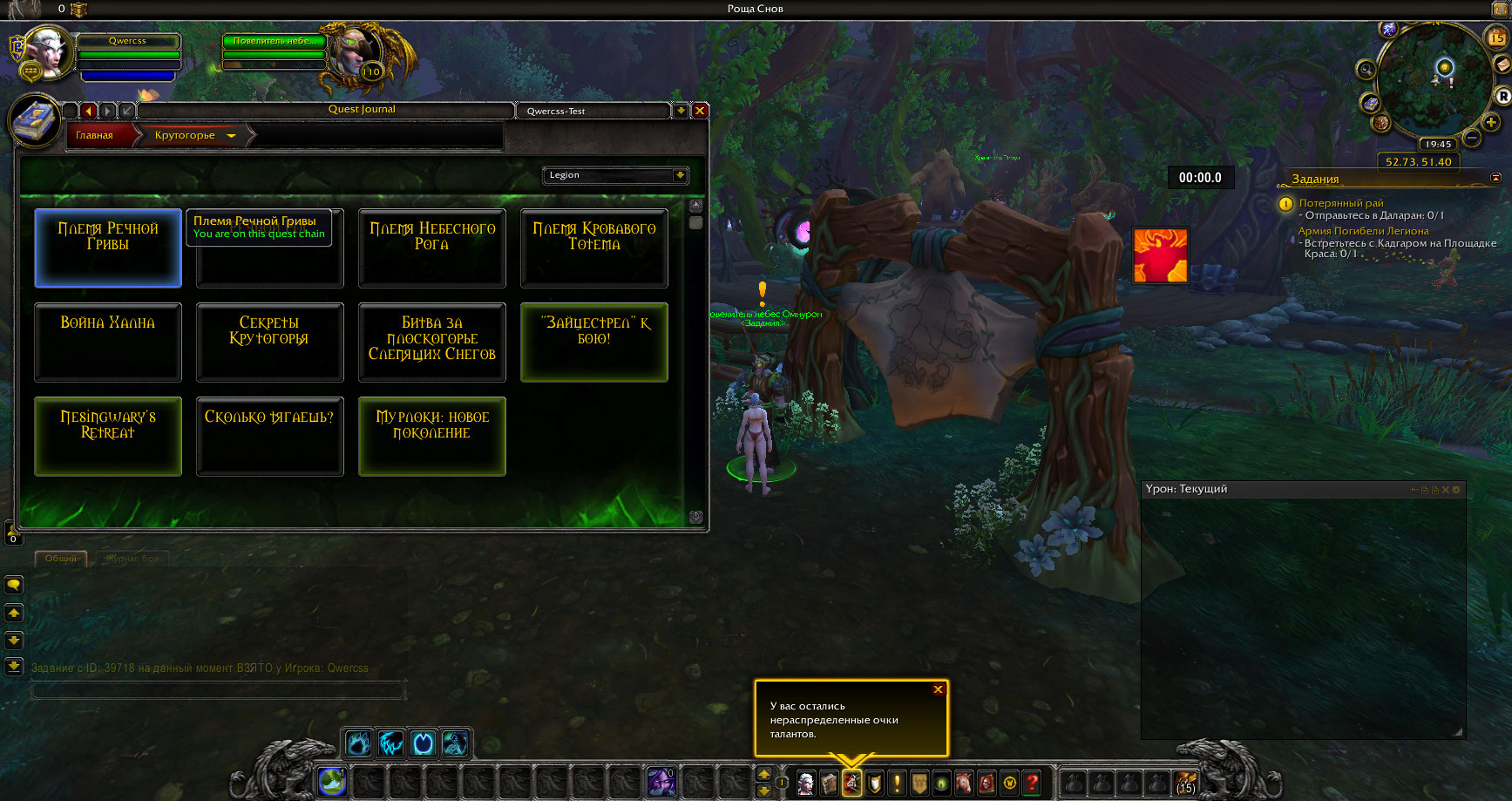
Task: Select the Мурлоки: новое поколение quest chain
Action: tap(431, 436)
